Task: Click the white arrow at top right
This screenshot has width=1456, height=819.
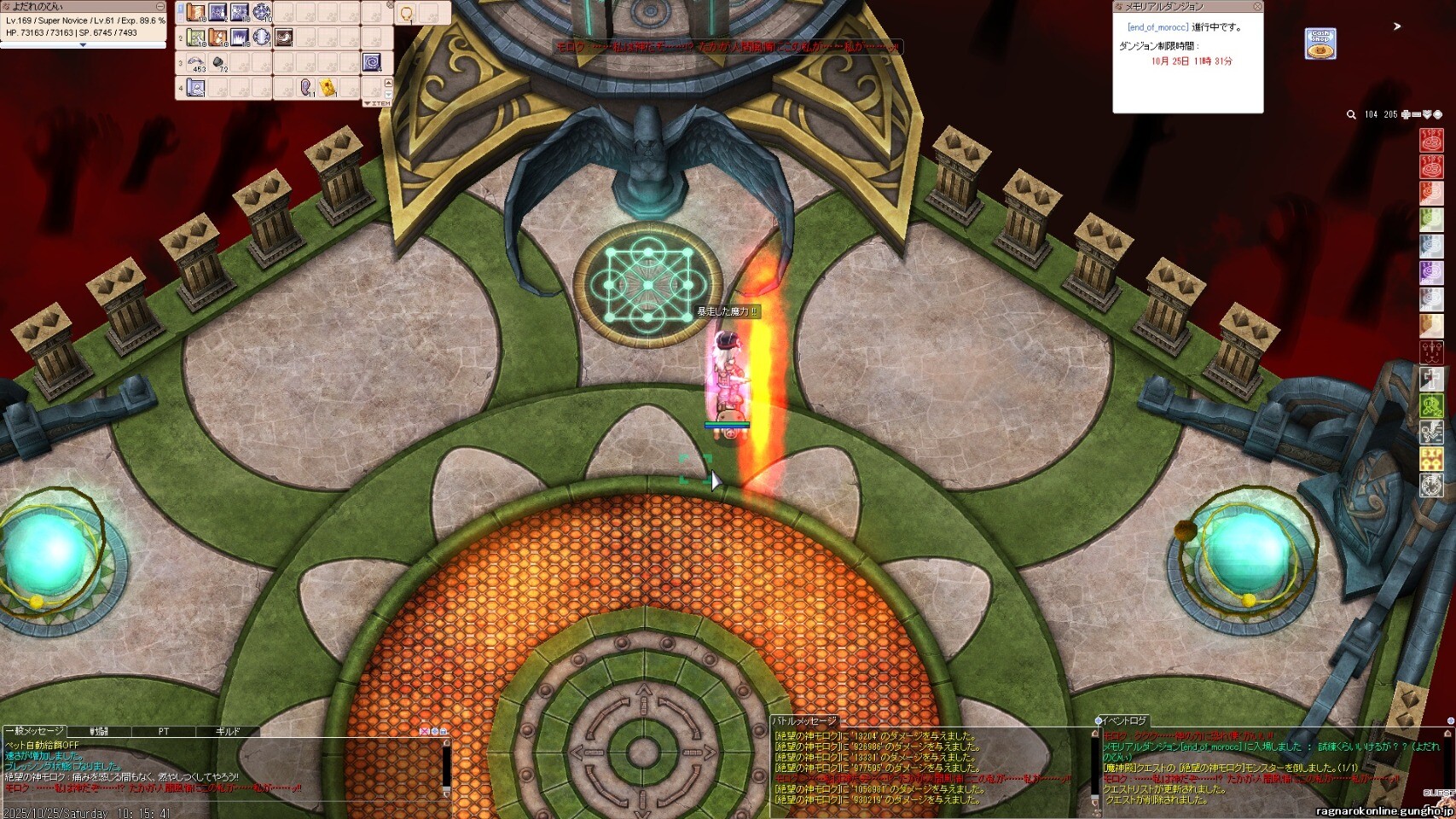Action: coord(1397,26)
